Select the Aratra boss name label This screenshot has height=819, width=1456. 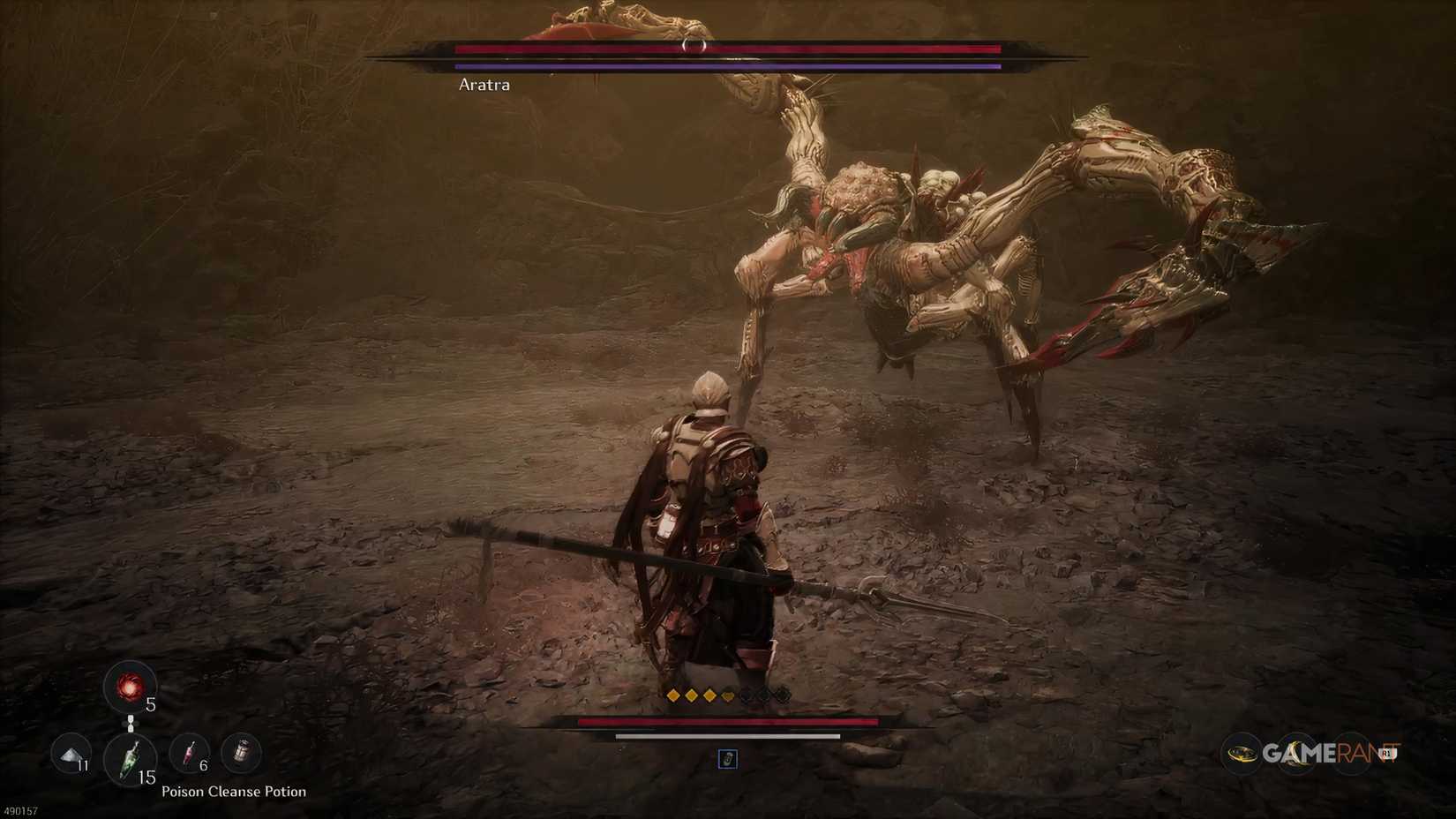pos(484,85)
